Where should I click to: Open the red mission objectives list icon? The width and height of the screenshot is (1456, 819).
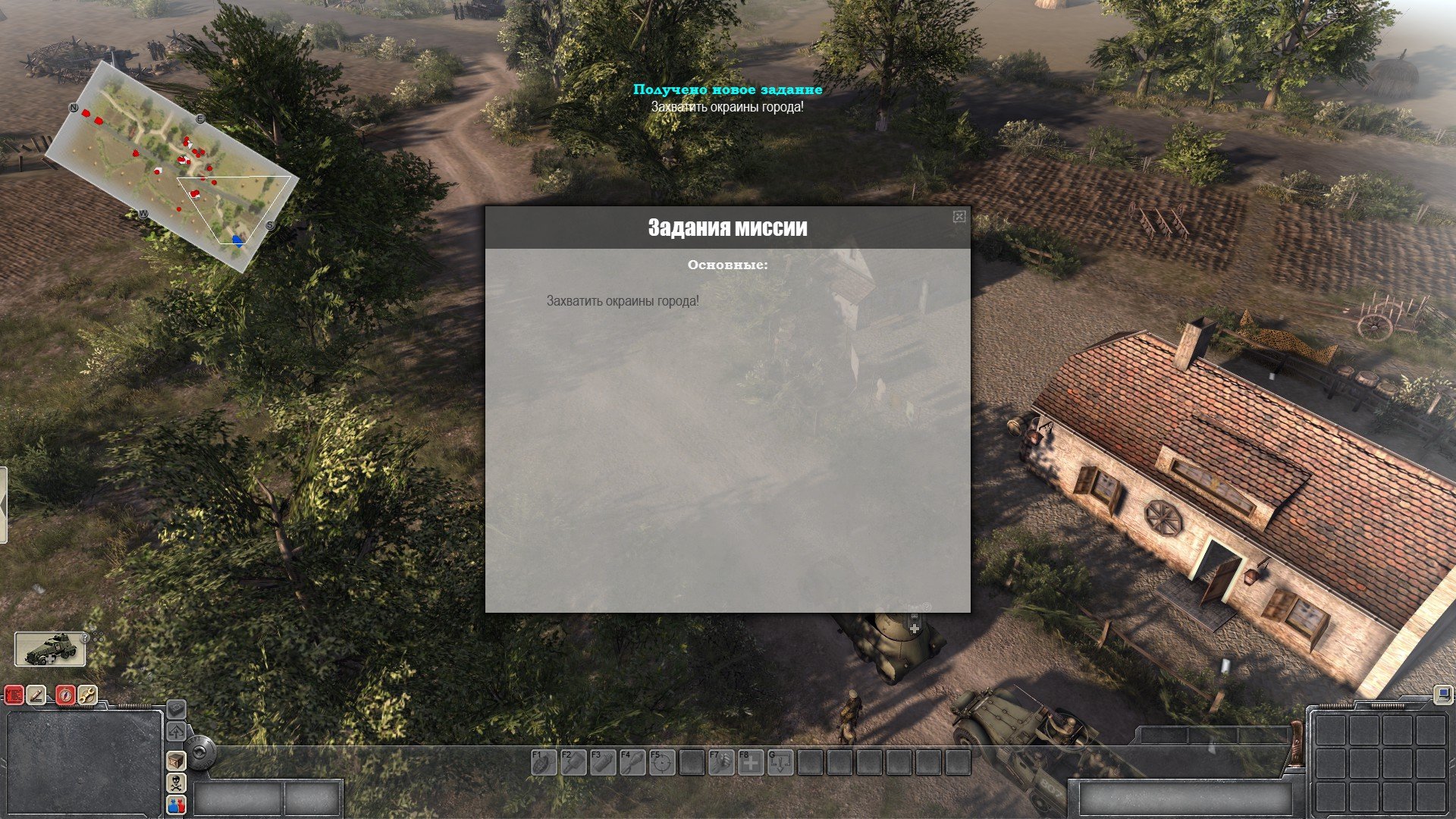coord(14,695)
